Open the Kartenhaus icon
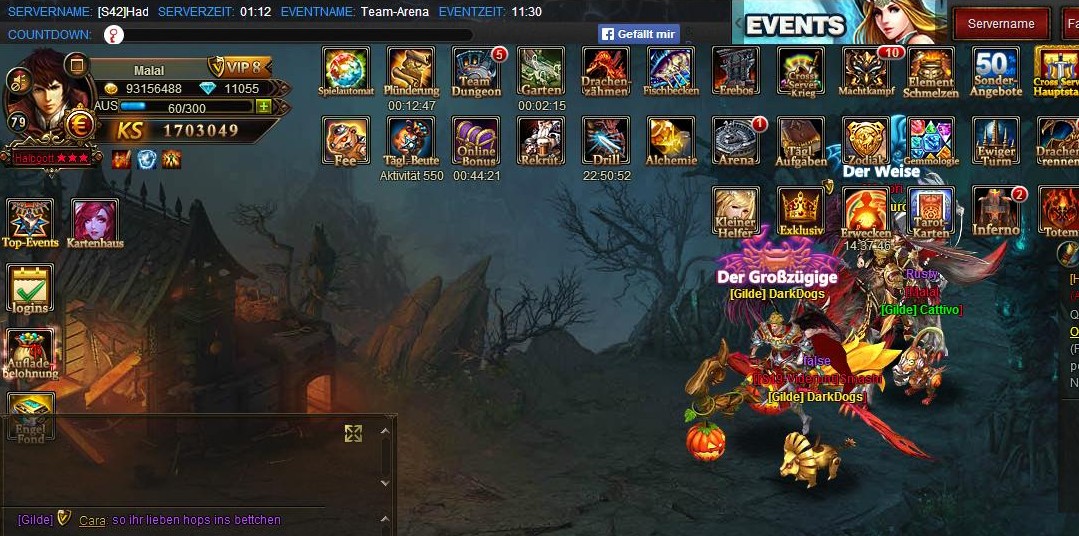This screenshot has height=536, width=1079. (95, 222)
